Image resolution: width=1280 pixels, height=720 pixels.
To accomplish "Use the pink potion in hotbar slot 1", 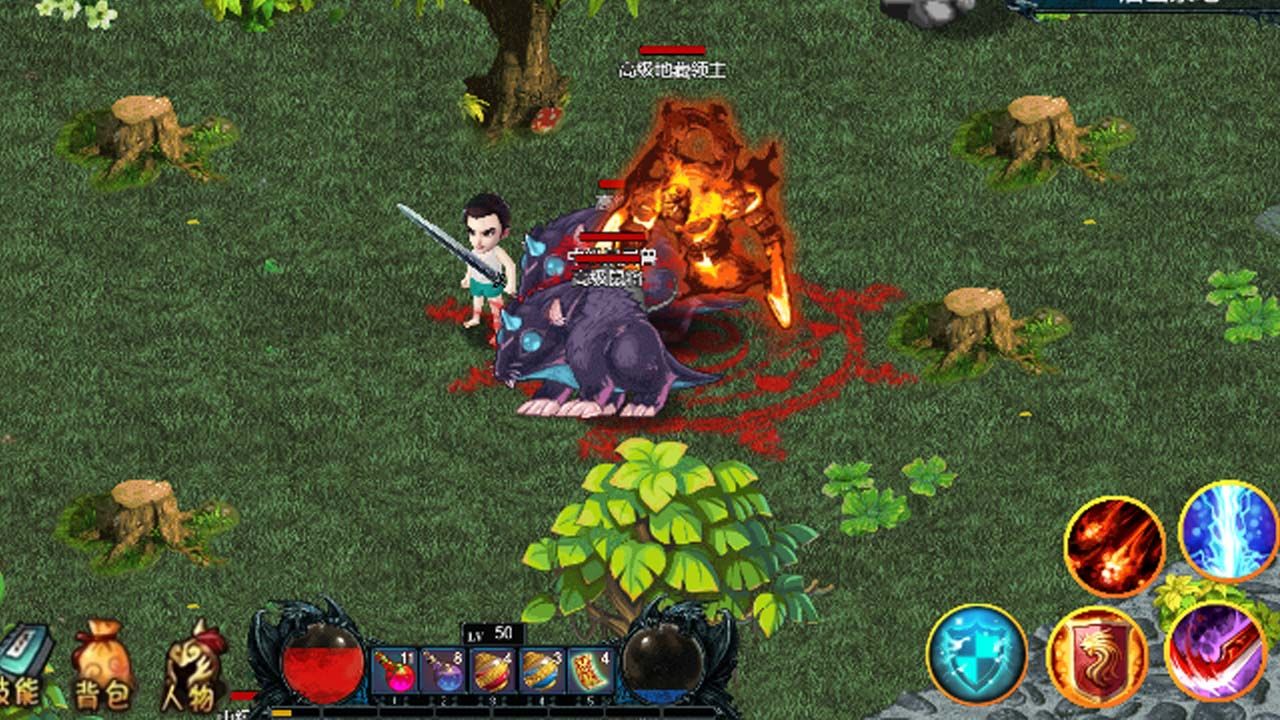I will click(394, 671).
